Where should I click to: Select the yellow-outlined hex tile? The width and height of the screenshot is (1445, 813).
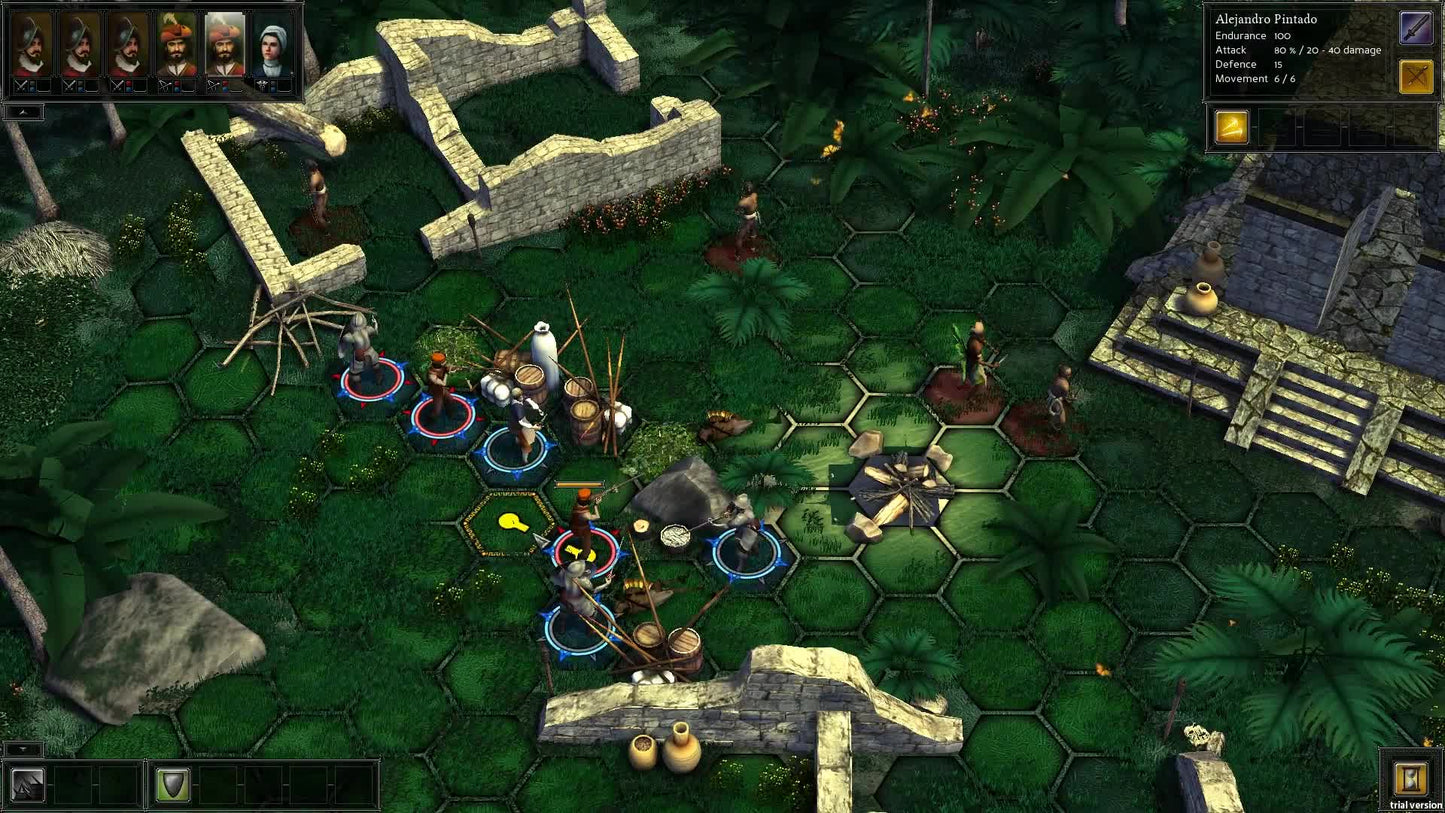(509, 522)
